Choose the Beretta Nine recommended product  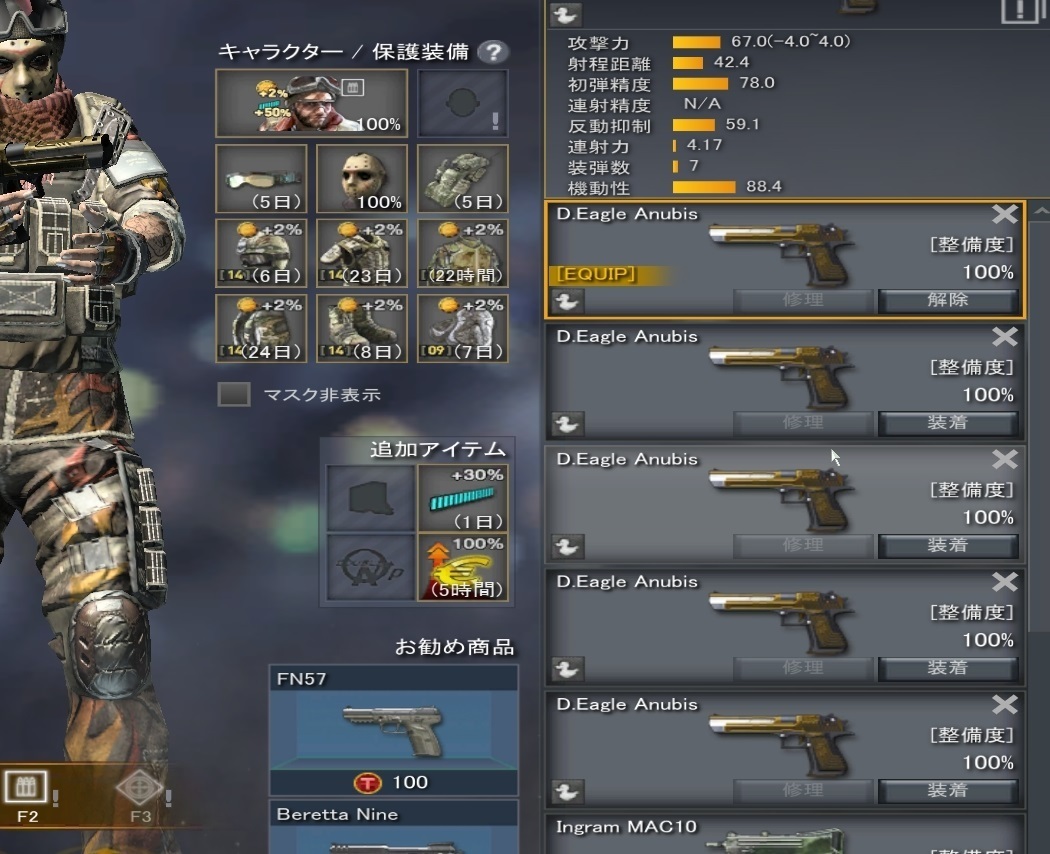point(394,827)
